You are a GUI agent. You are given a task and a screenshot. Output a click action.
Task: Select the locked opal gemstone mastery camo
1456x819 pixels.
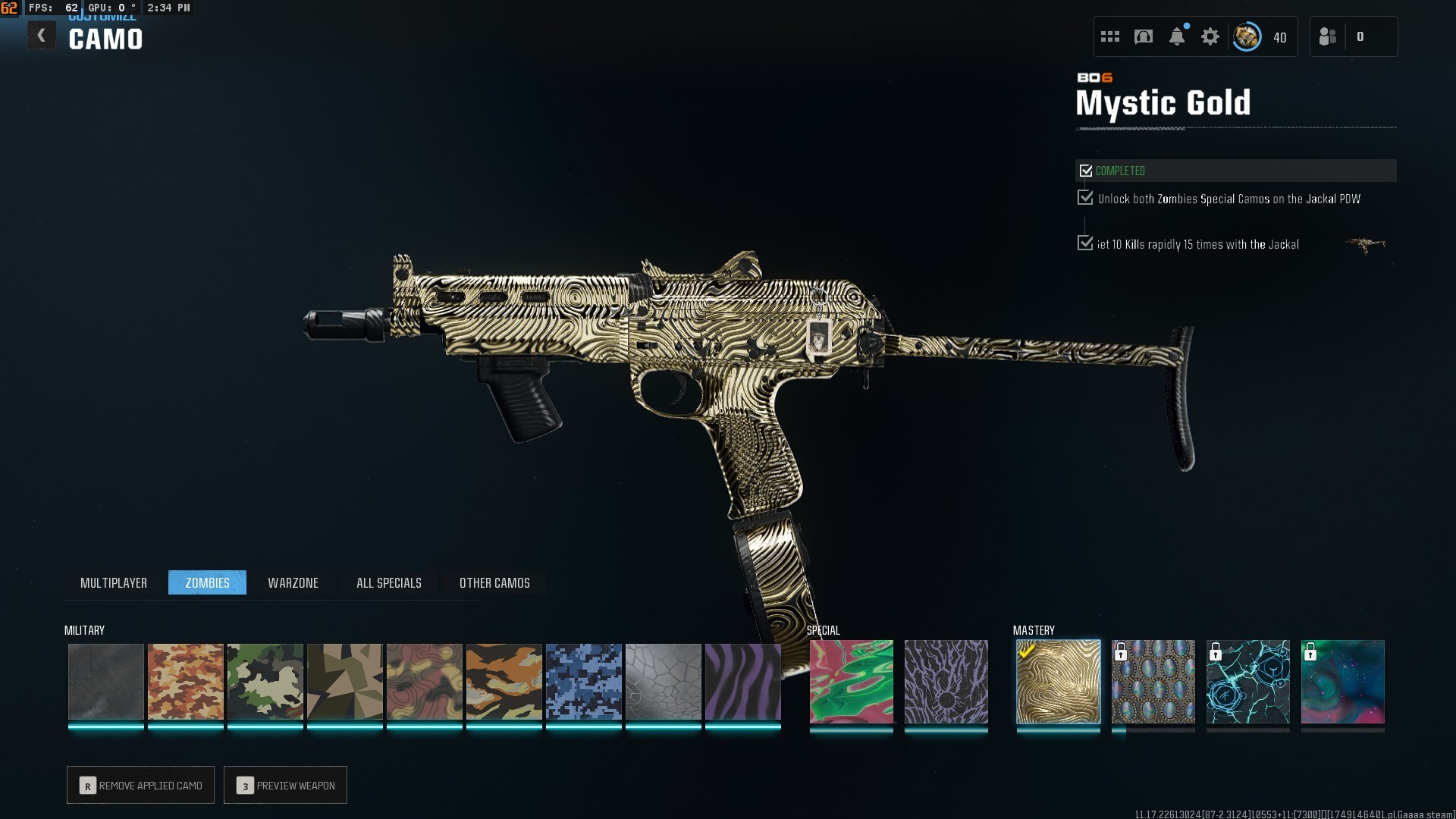pos(1153,681)
